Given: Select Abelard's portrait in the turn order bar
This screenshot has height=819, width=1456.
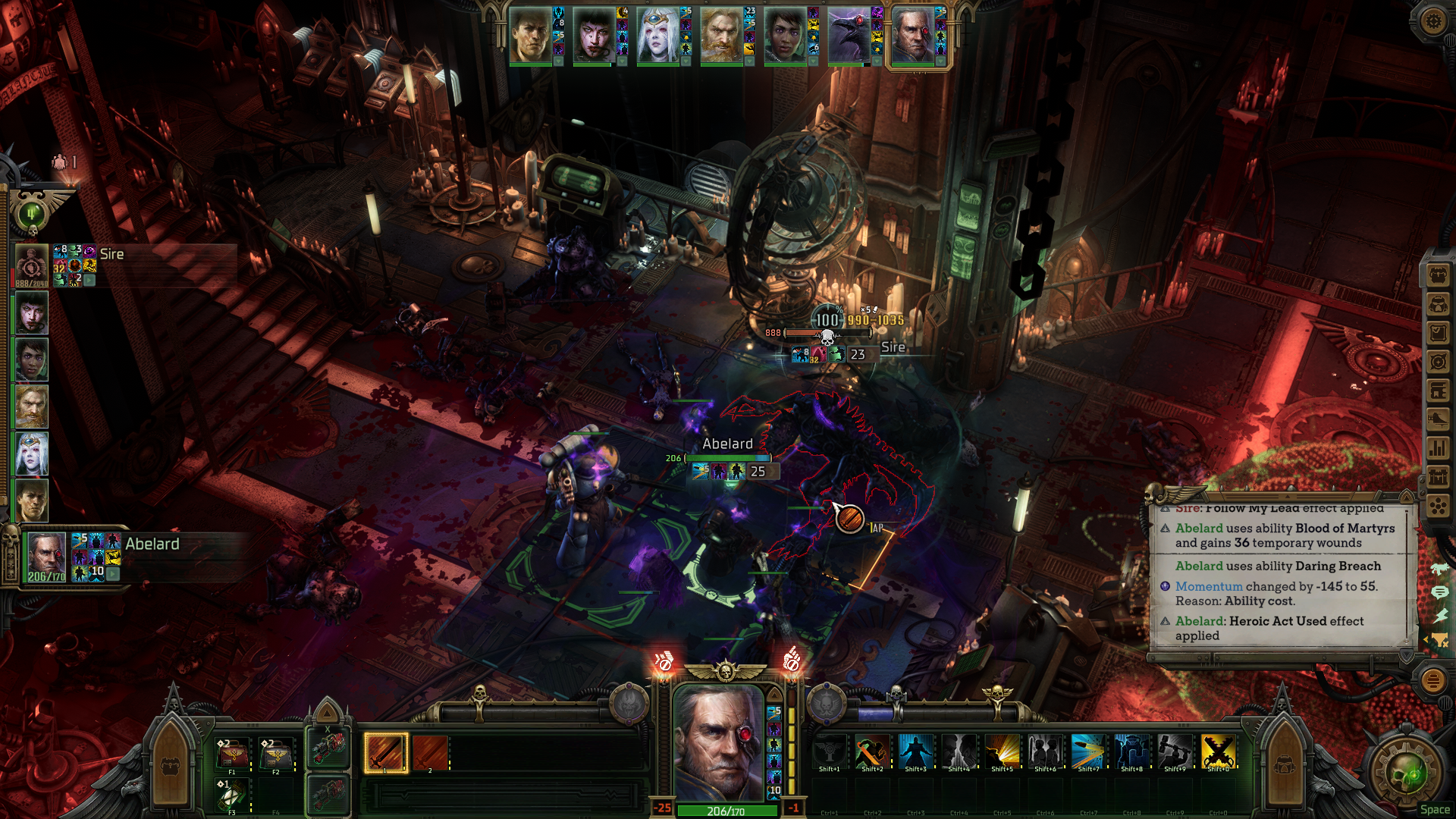Looking at the screenshot, I should coord(912,36).
